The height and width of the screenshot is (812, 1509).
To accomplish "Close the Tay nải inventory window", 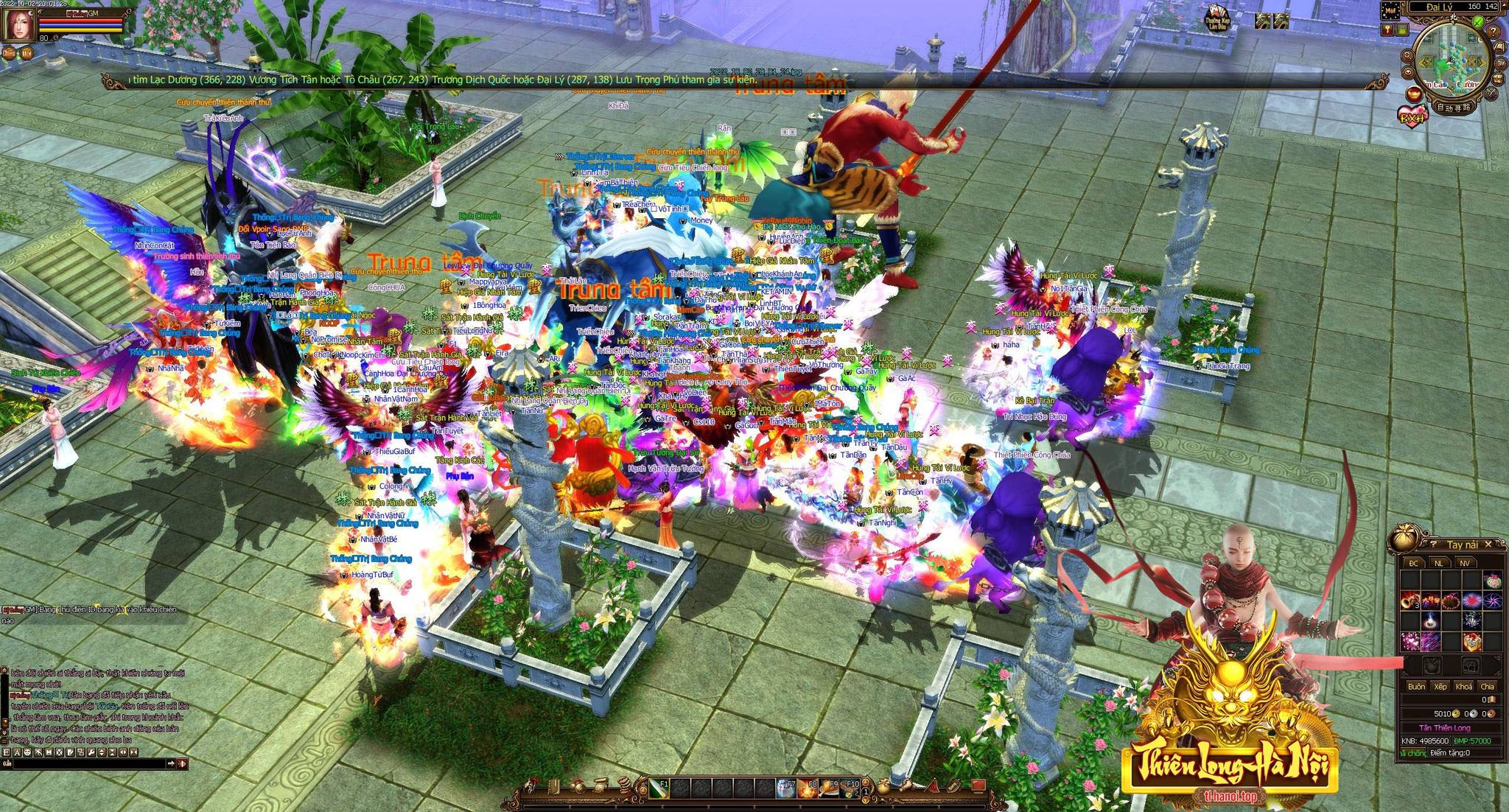I will tap(1488, 545).
